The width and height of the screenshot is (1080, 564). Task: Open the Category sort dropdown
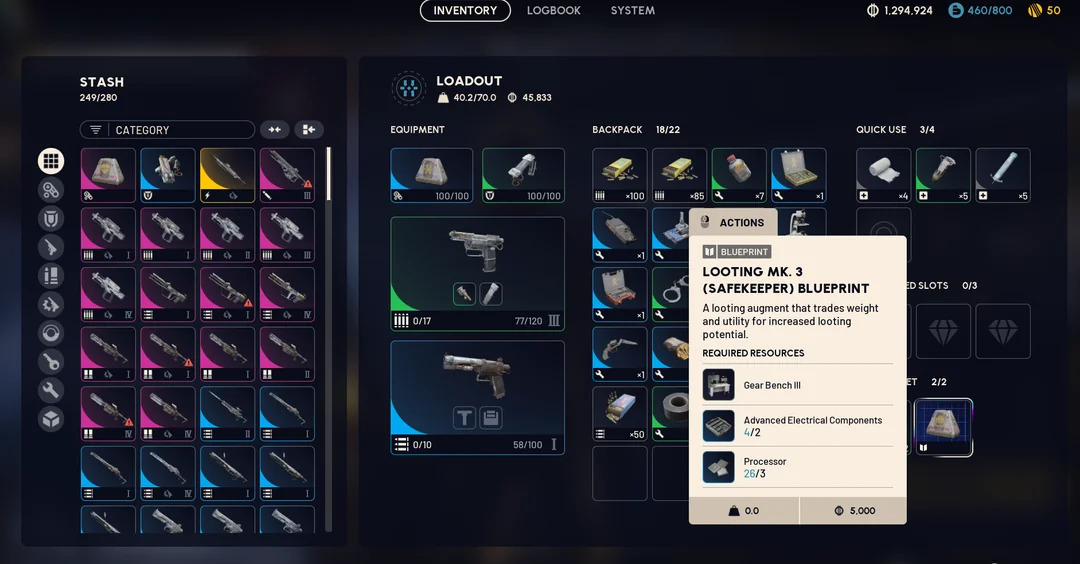coord(167,130)
